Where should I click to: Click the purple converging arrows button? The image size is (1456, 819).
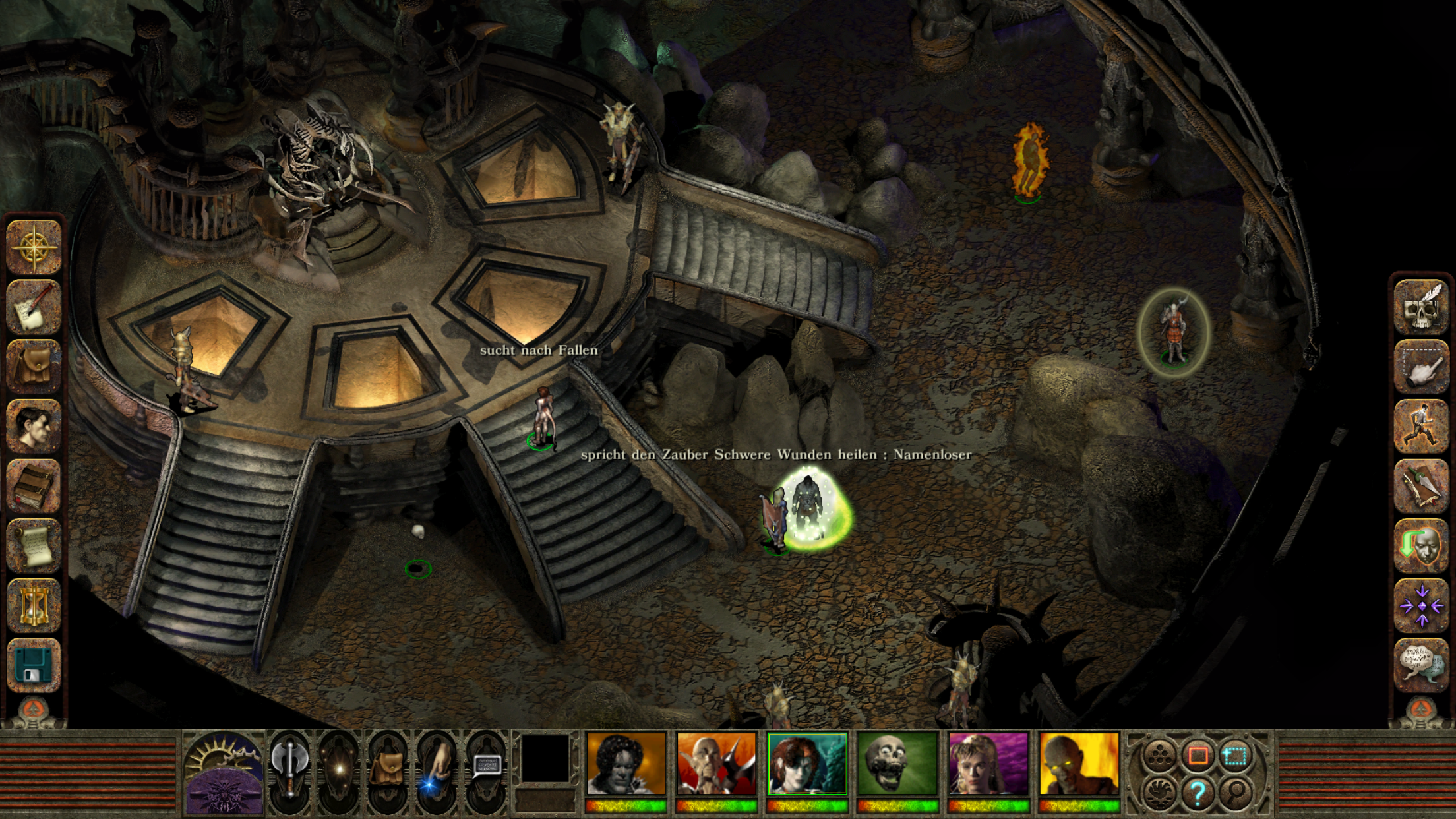click(x=1422, y=605)
